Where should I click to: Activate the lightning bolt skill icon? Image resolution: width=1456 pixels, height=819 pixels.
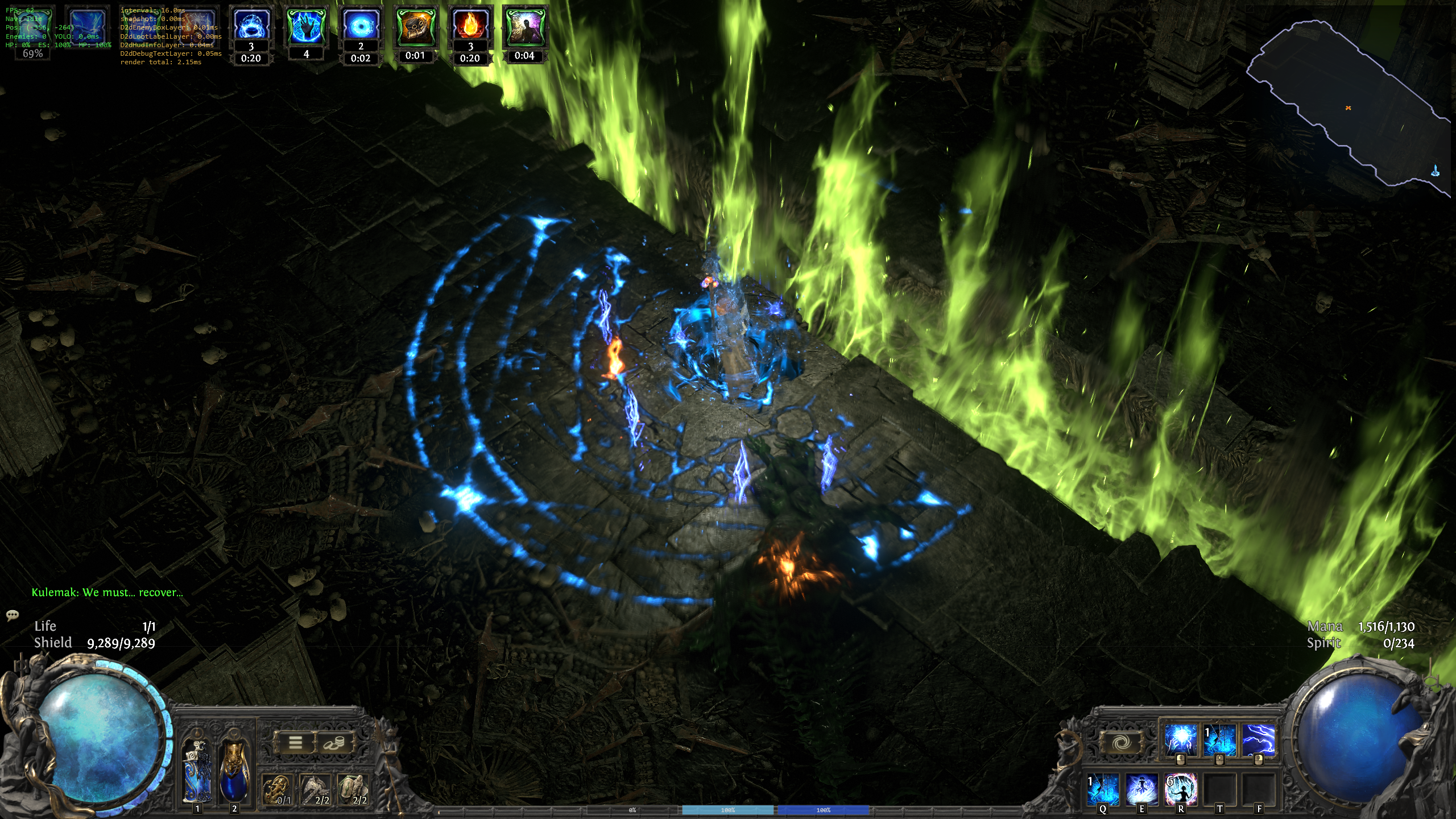(x=1258, y=740)
